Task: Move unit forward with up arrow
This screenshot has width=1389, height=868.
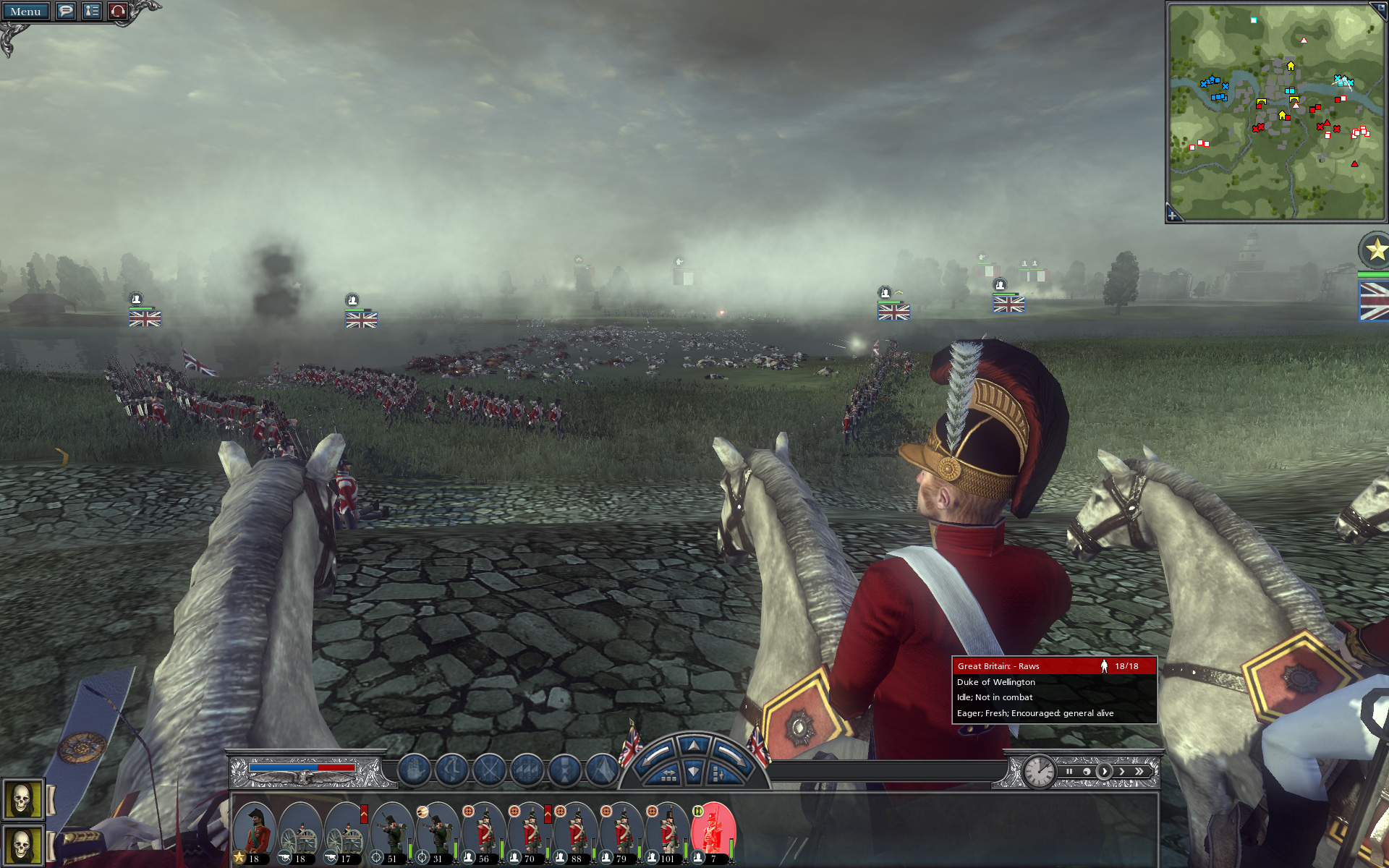Action: (x=694, y=745)
